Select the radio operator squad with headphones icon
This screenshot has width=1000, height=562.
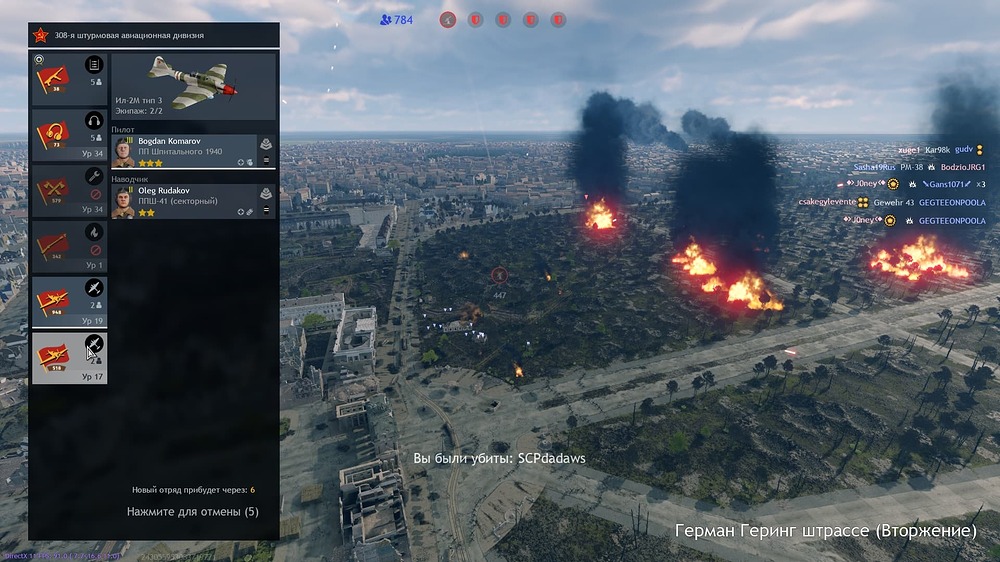click(x=69, y=134)
